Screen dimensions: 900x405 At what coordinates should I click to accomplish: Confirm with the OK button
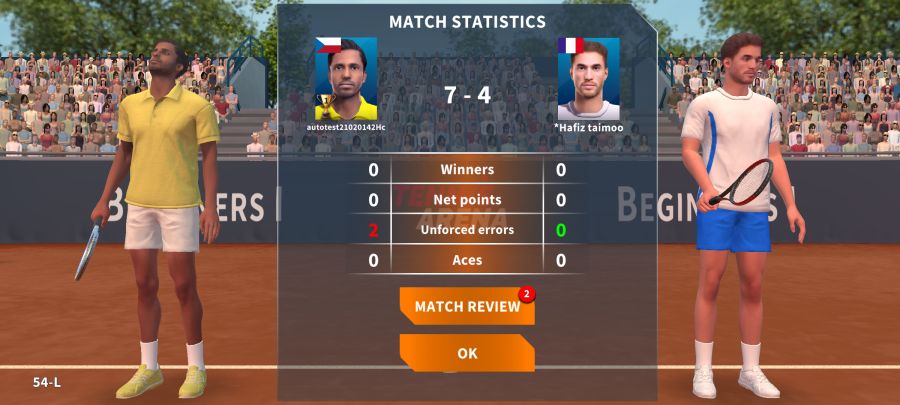point(467,353)
